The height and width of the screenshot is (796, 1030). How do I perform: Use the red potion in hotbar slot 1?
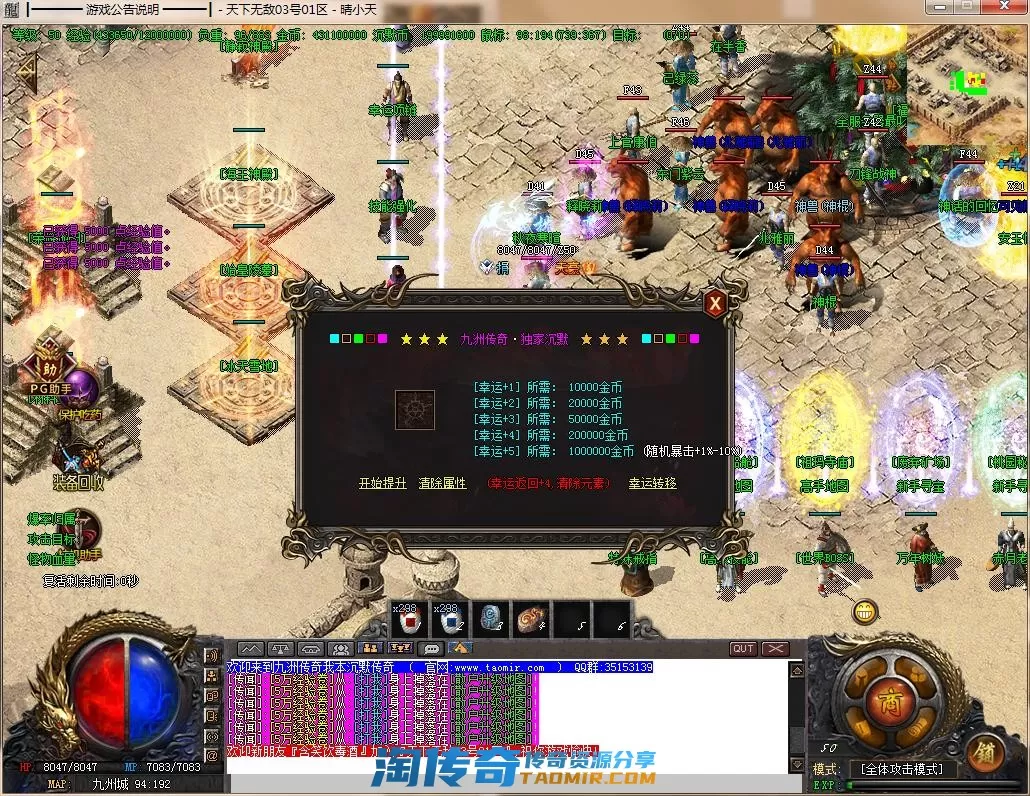pyautogui.click(x=408, y=621)
